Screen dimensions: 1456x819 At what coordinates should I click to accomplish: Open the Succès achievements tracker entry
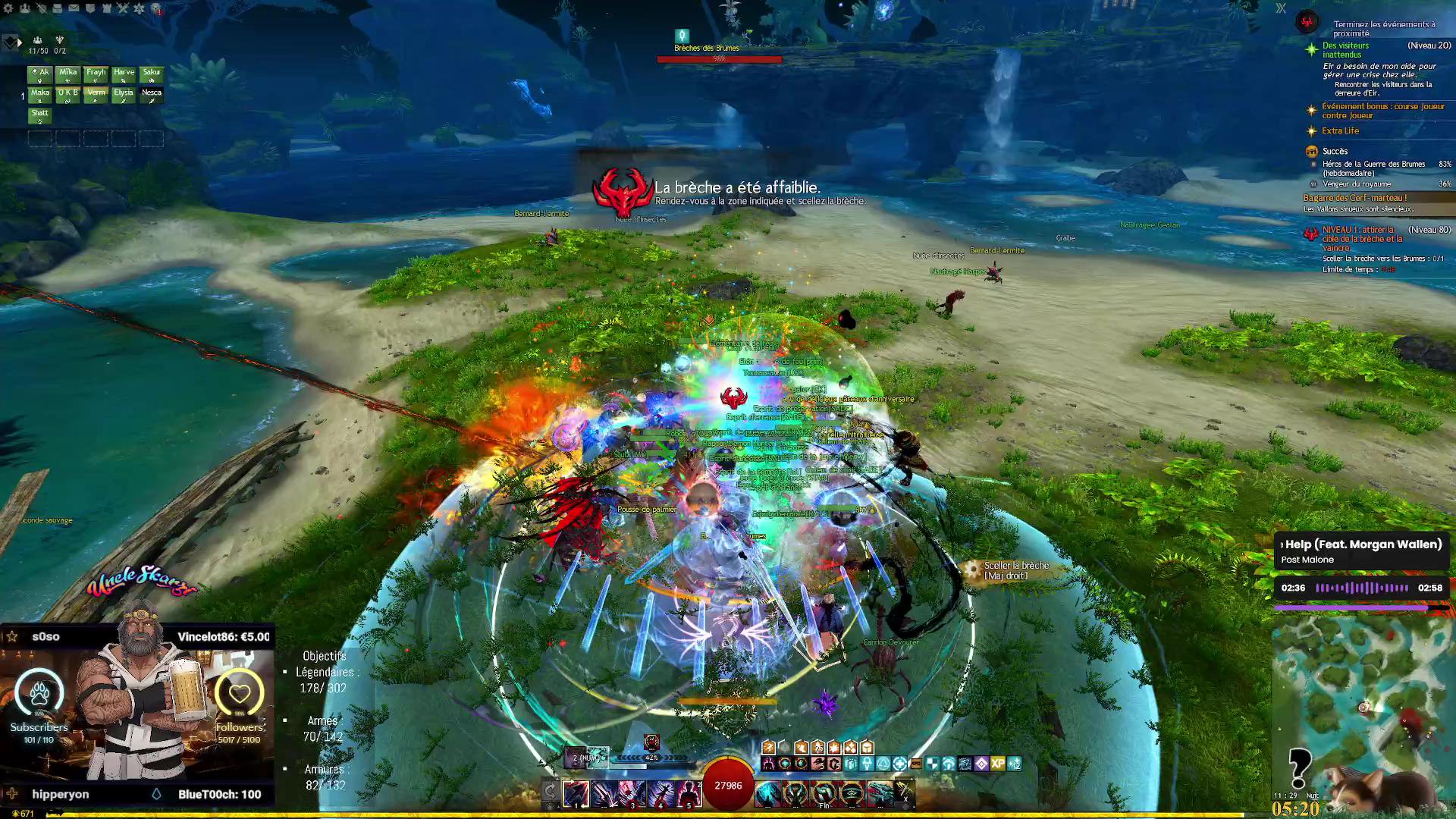[x=1335, y=152]
